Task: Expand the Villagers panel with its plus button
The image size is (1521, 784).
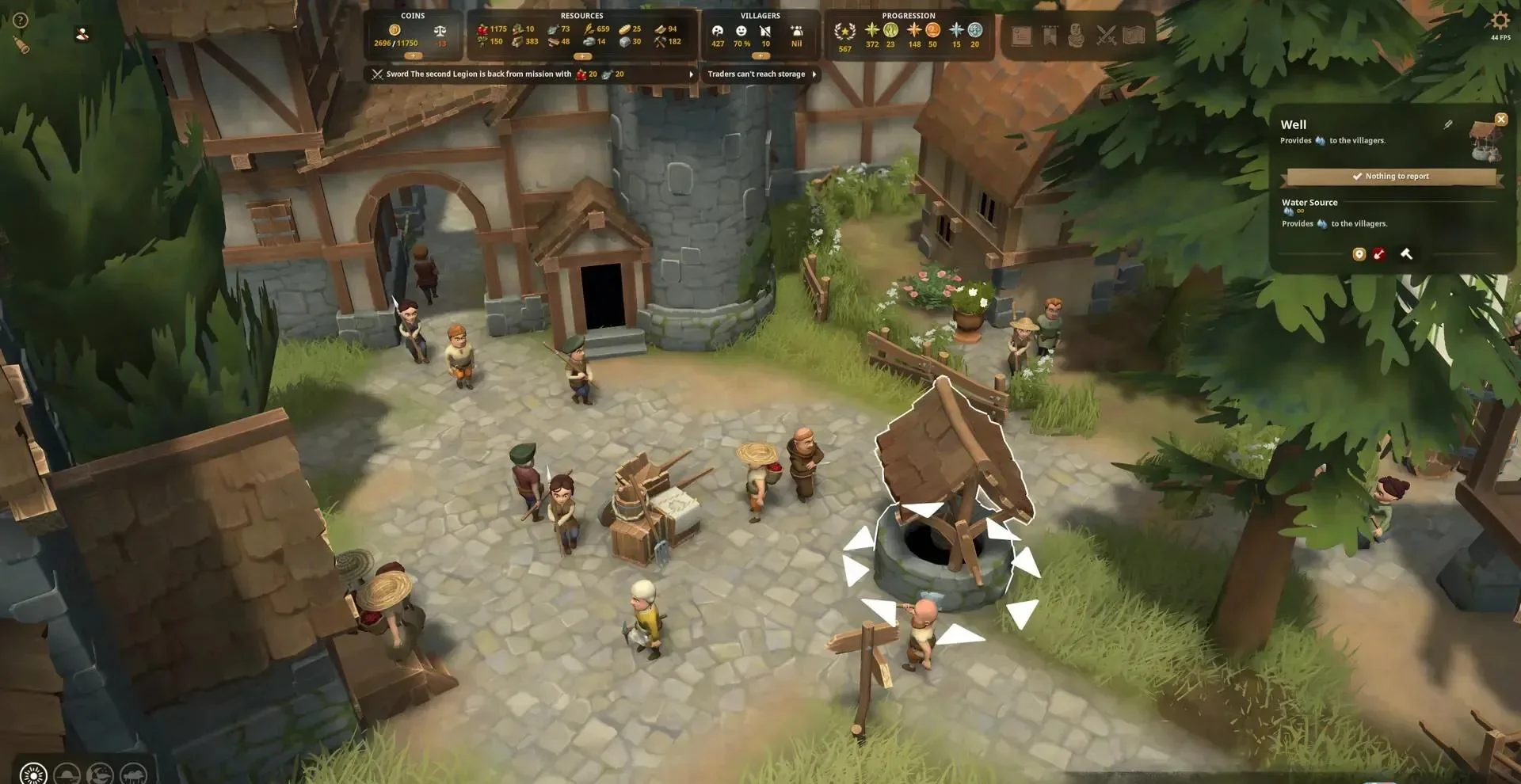Action: tap(760, 56)
